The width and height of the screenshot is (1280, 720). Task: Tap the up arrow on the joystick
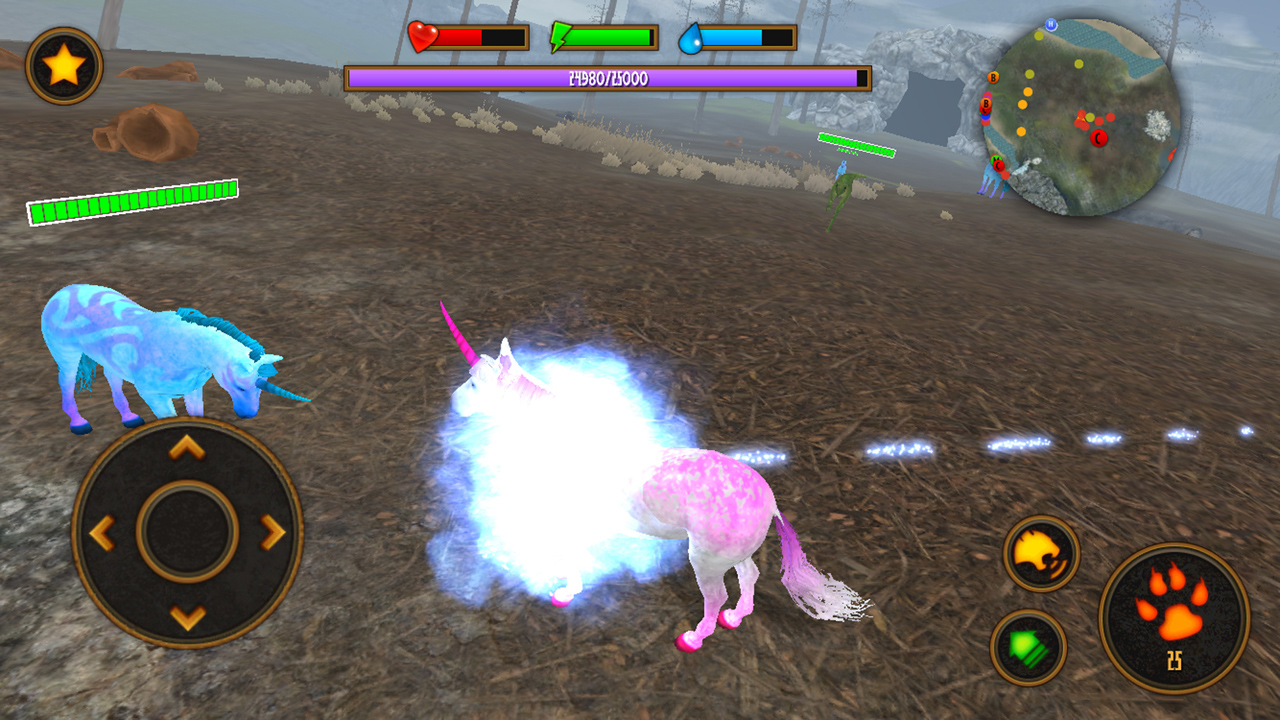[187, 448]
